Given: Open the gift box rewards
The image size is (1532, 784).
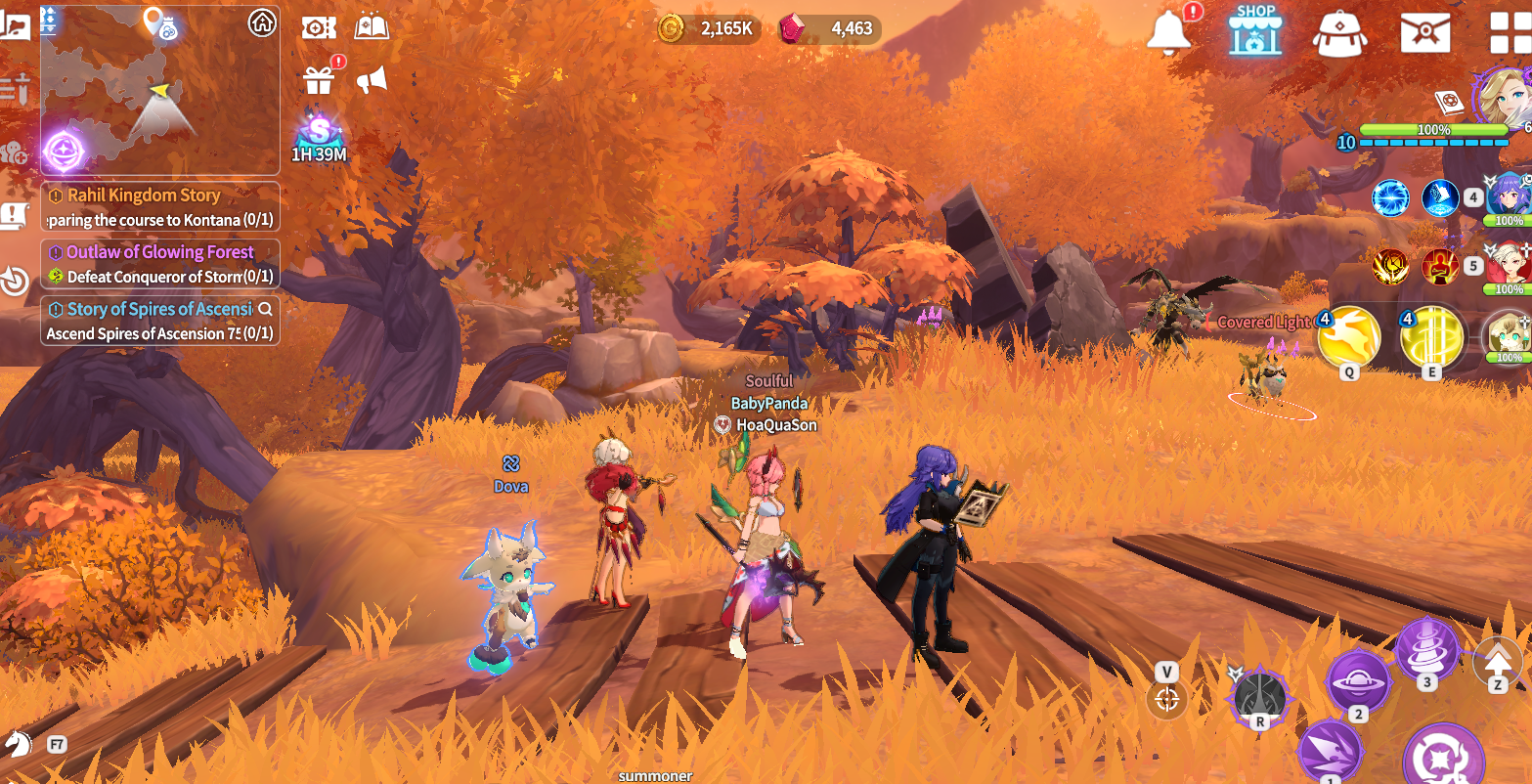Looking at the screenshot, I should point(319,79).
